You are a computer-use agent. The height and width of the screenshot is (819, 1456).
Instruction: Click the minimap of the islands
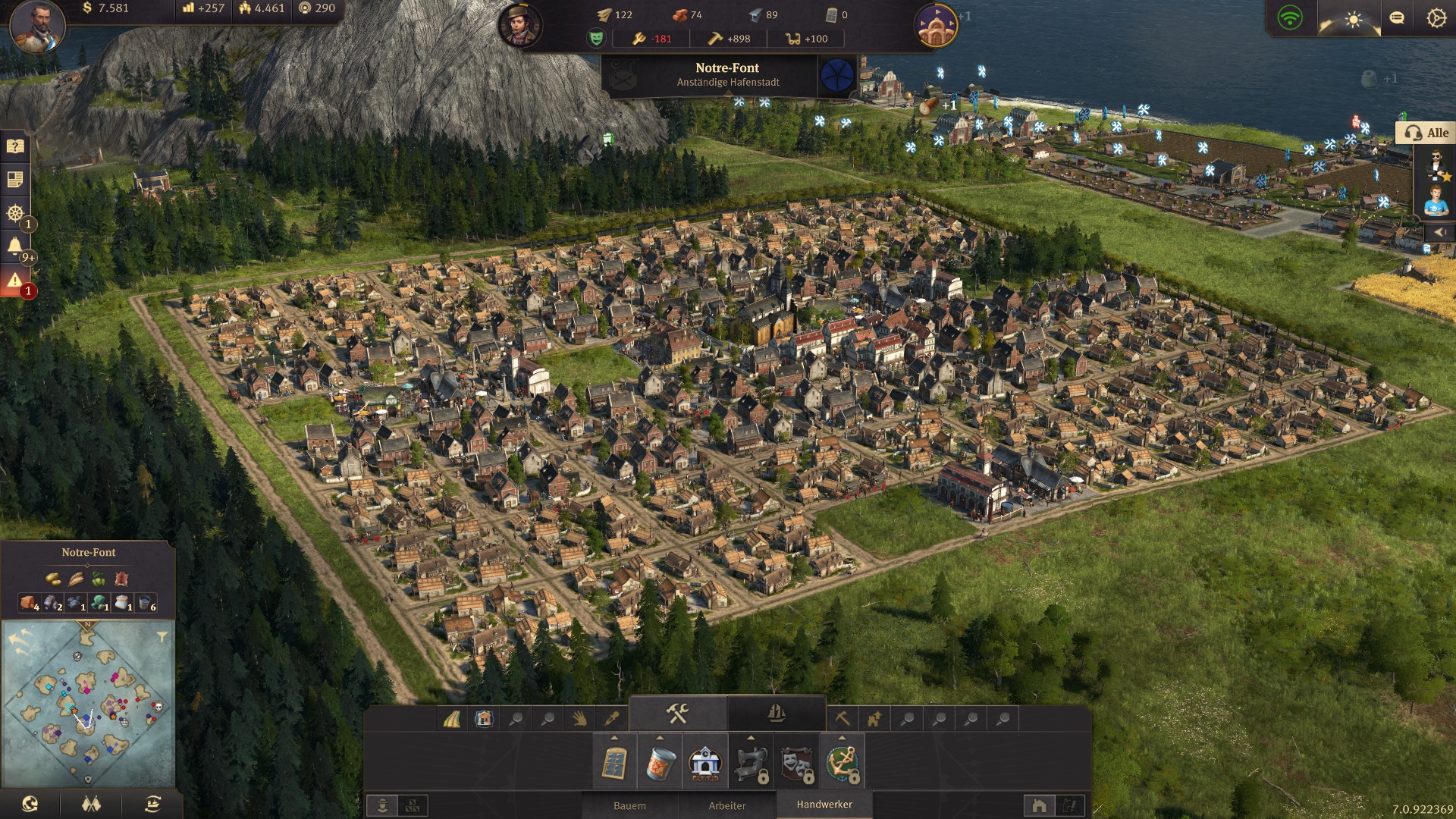(x=87, y=705)
